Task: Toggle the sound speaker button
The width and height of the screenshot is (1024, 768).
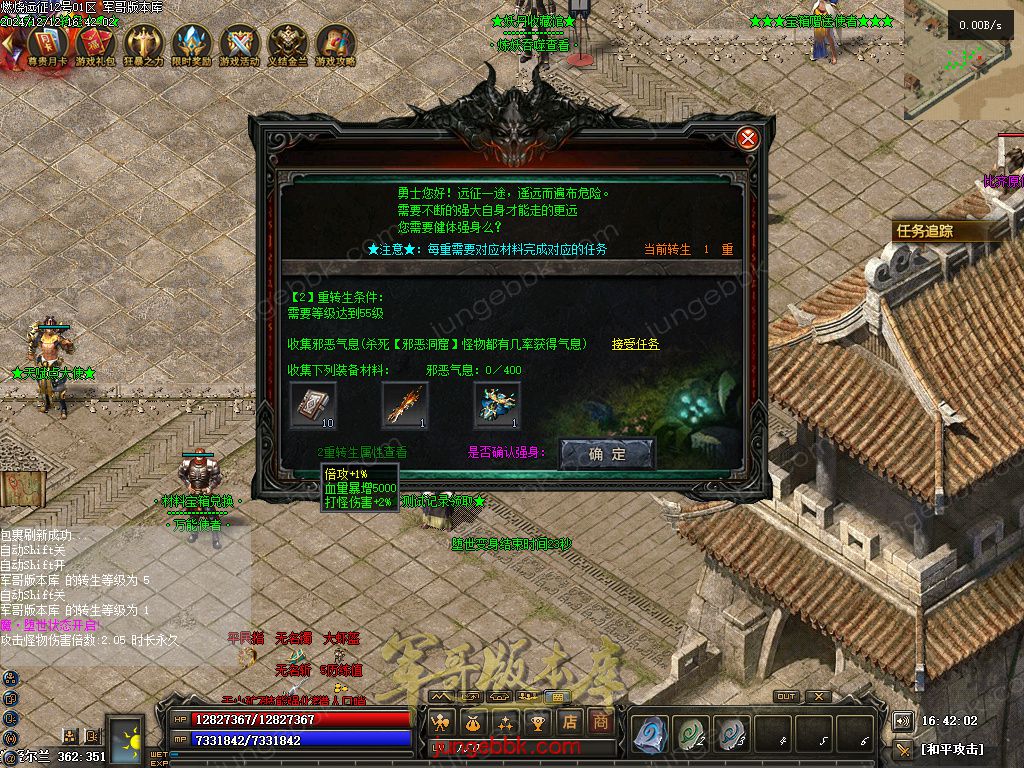Action: [x=902, y=721]
